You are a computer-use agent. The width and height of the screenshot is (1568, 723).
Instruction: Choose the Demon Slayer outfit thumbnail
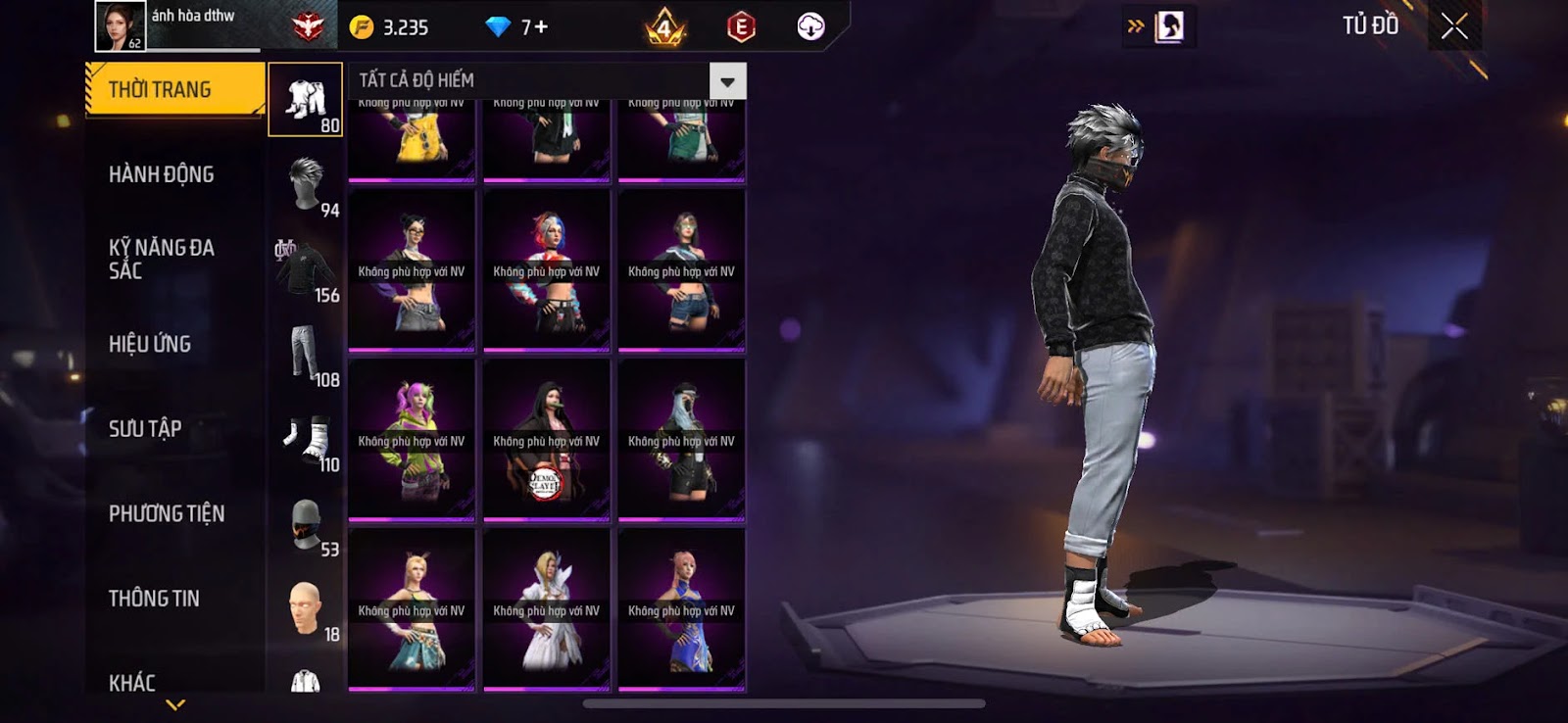point(547,441)
